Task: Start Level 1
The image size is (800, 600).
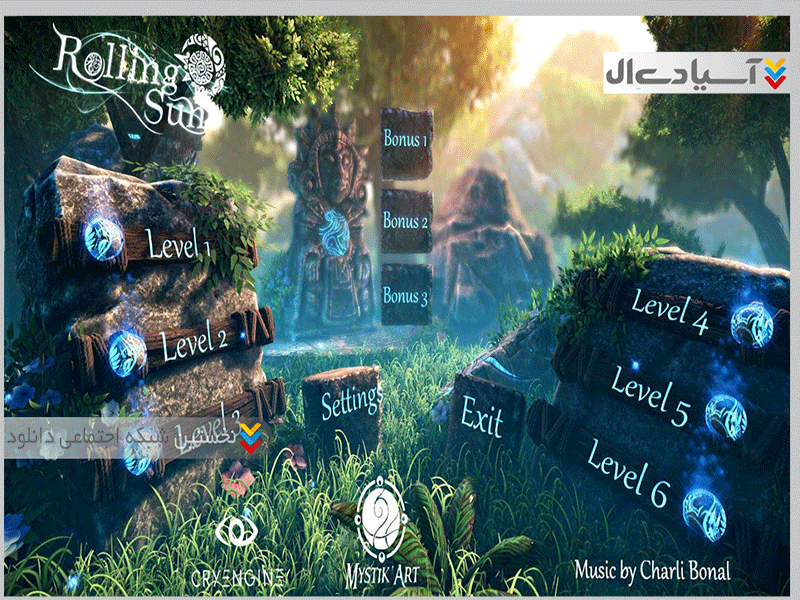Action: 178,245
